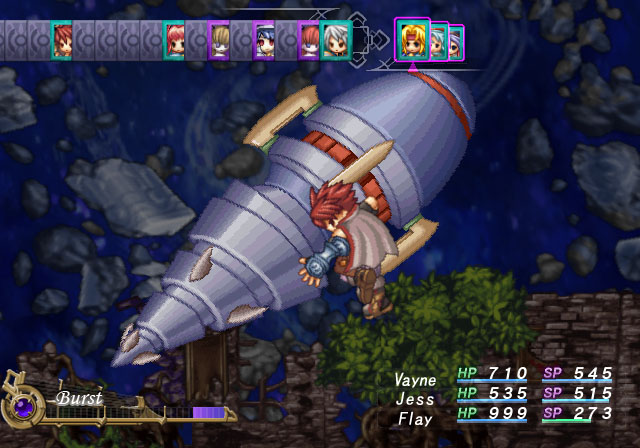The image size is (640, 448).
Task: Choose the pink-haired portrait turn card
Action: pyautogui.click(x=174, y=40)
